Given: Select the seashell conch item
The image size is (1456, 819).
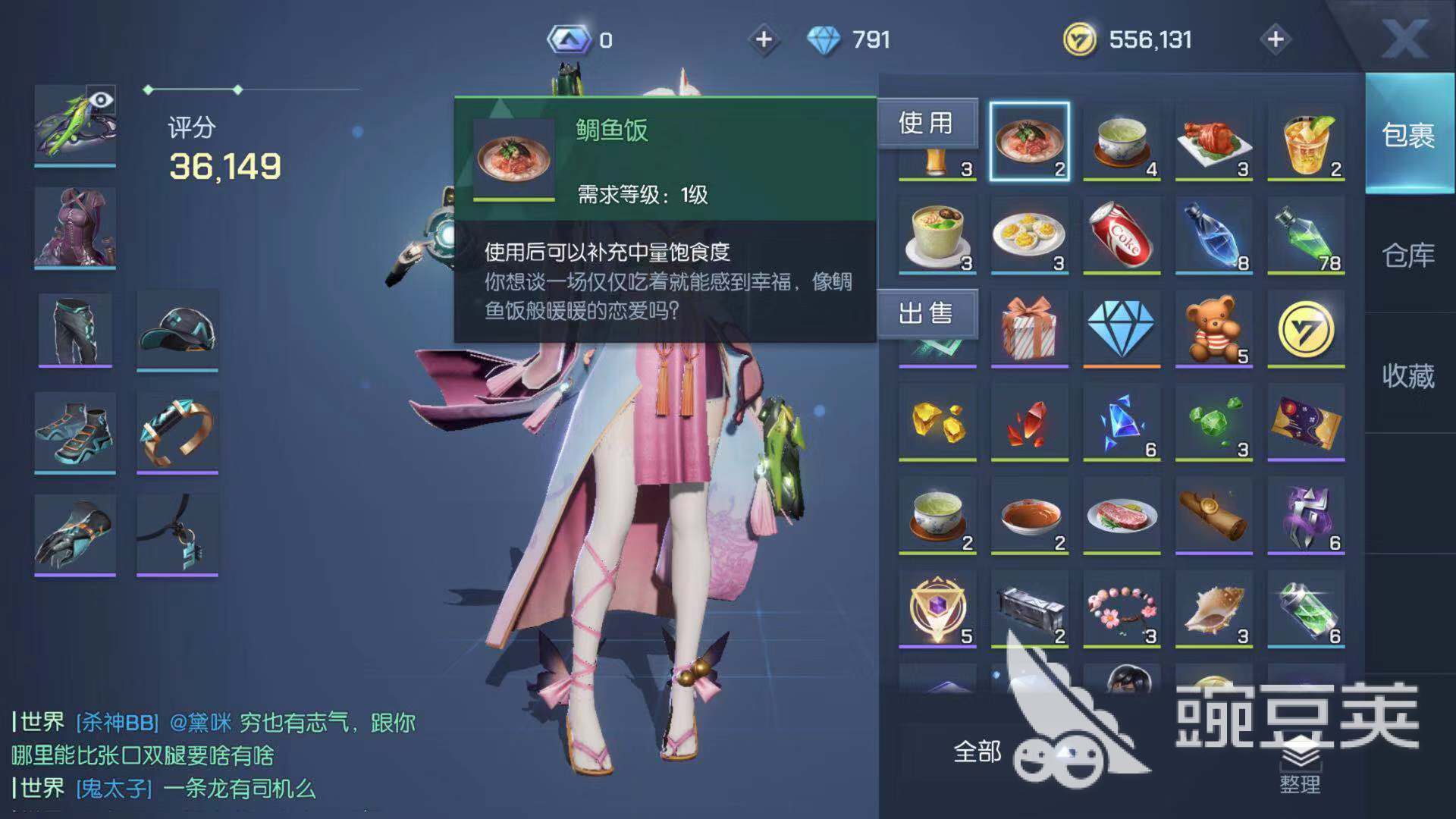Looking at the screenshot, I should 1213,609.
